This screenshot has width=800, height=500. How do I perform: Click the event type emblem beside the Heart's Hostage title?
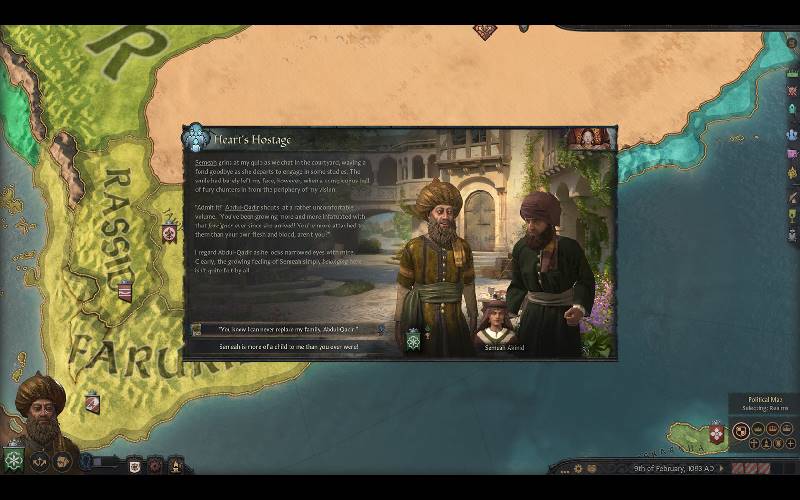pos(196,138)
